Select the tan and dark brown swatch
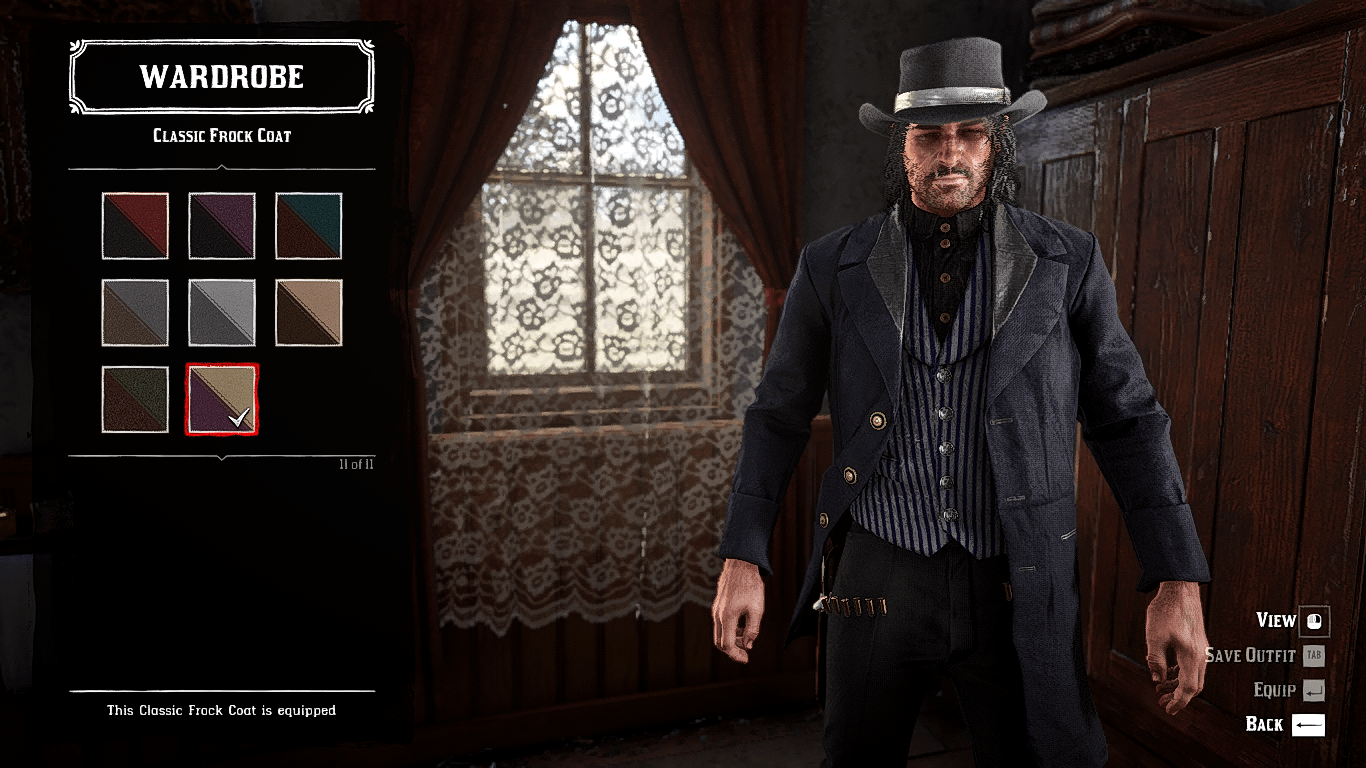1366x768 pixels. coord(309,312)
